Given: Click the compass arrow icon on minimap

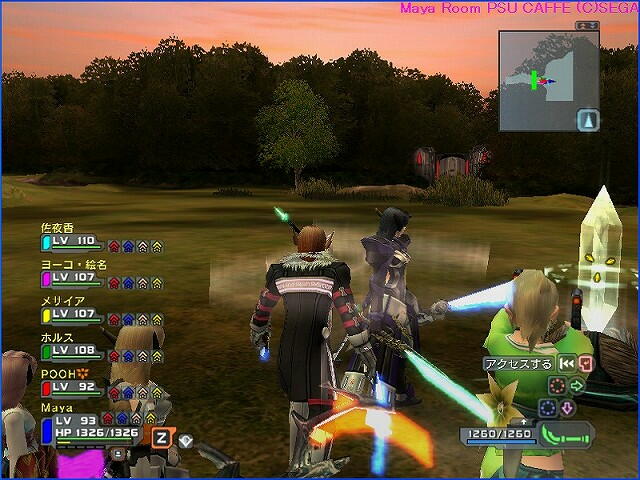Looking at the screenshot, I should point(589,120).
